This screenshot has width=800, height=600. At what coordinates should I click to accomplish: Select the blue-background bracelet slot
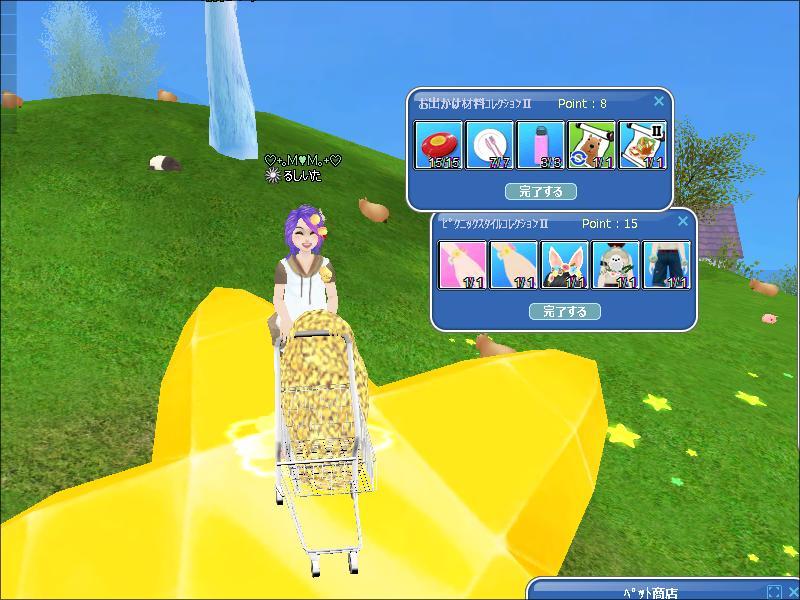[x=514, y=266]
